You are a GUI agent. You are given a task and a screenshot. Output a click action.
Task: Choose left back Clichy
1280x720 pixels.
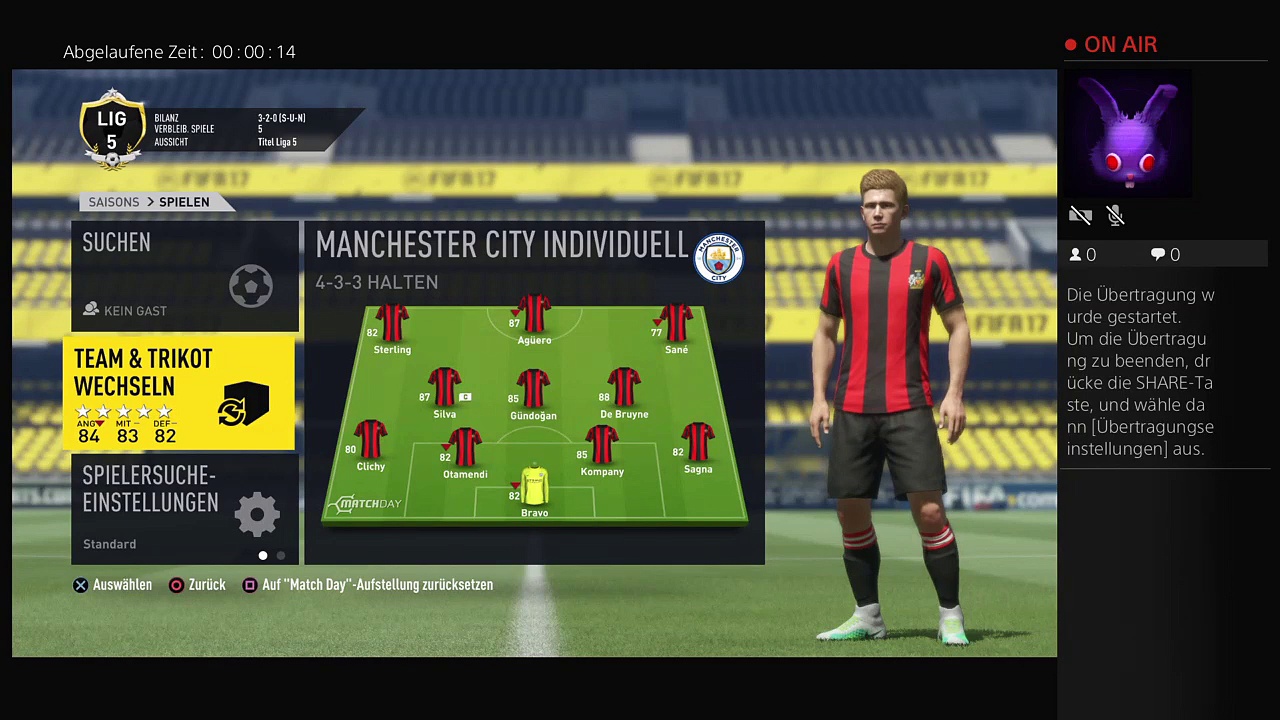tap(371, 440)
